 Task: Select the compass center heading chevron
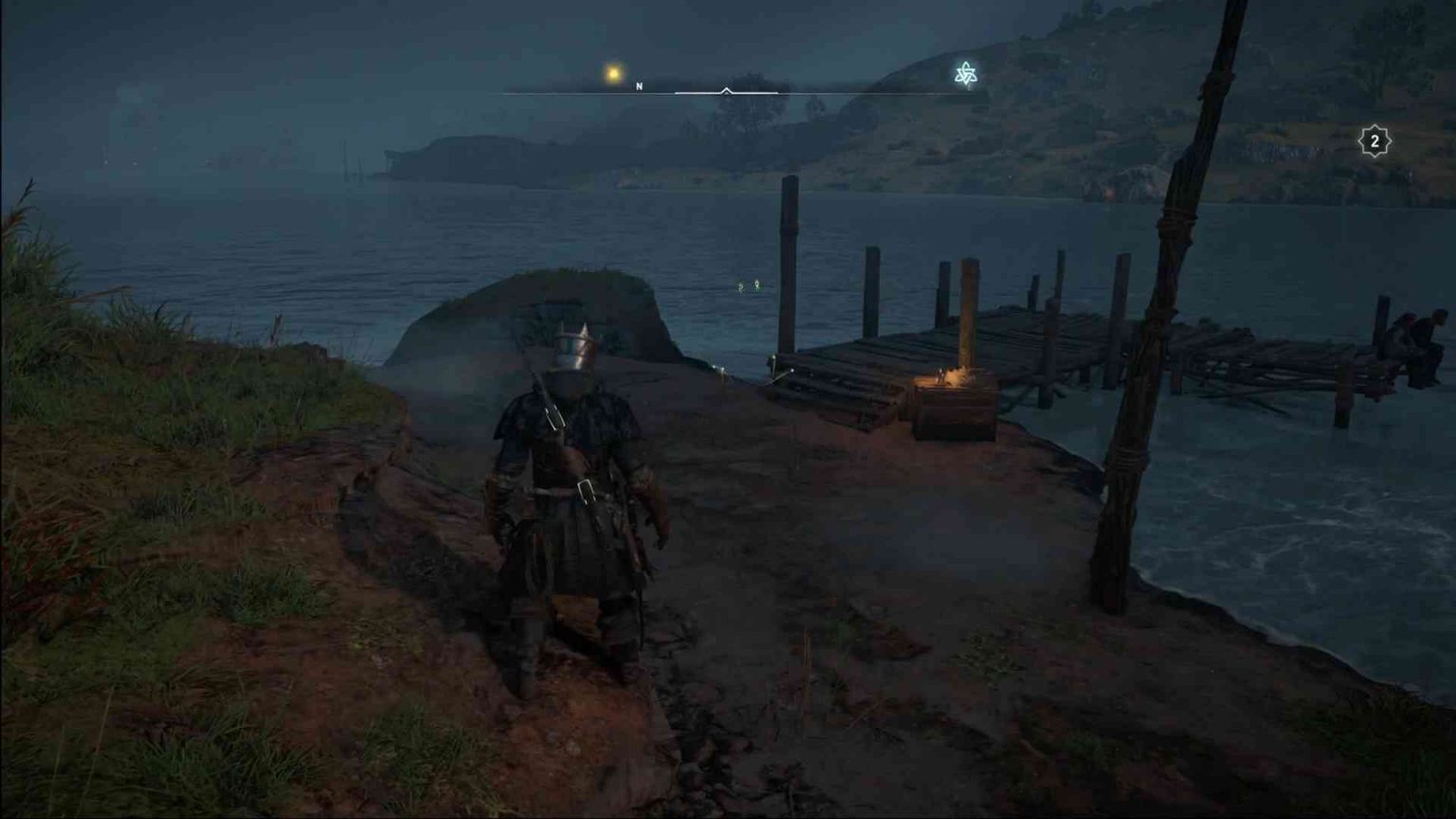[726, 91]
